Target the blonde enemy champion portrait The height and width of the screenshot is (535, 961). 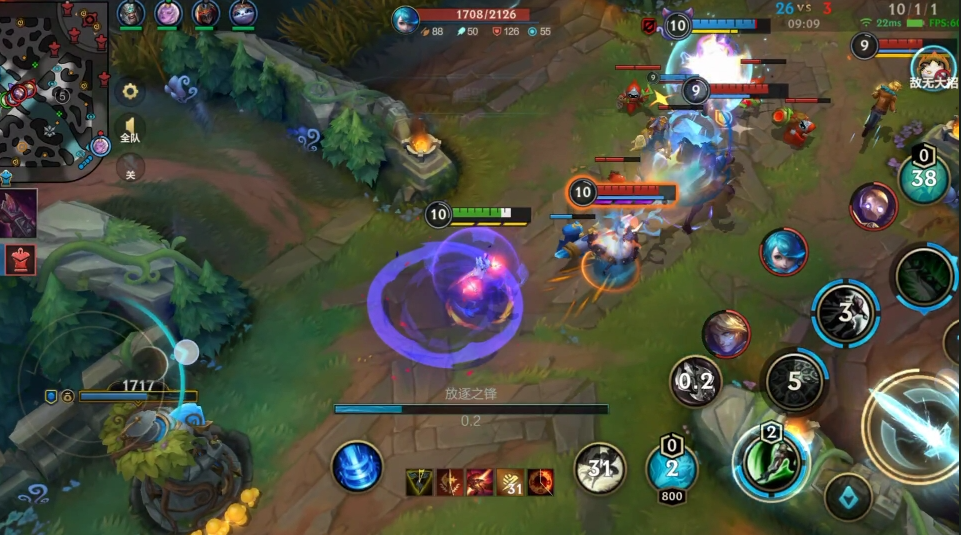pos(727,334)
